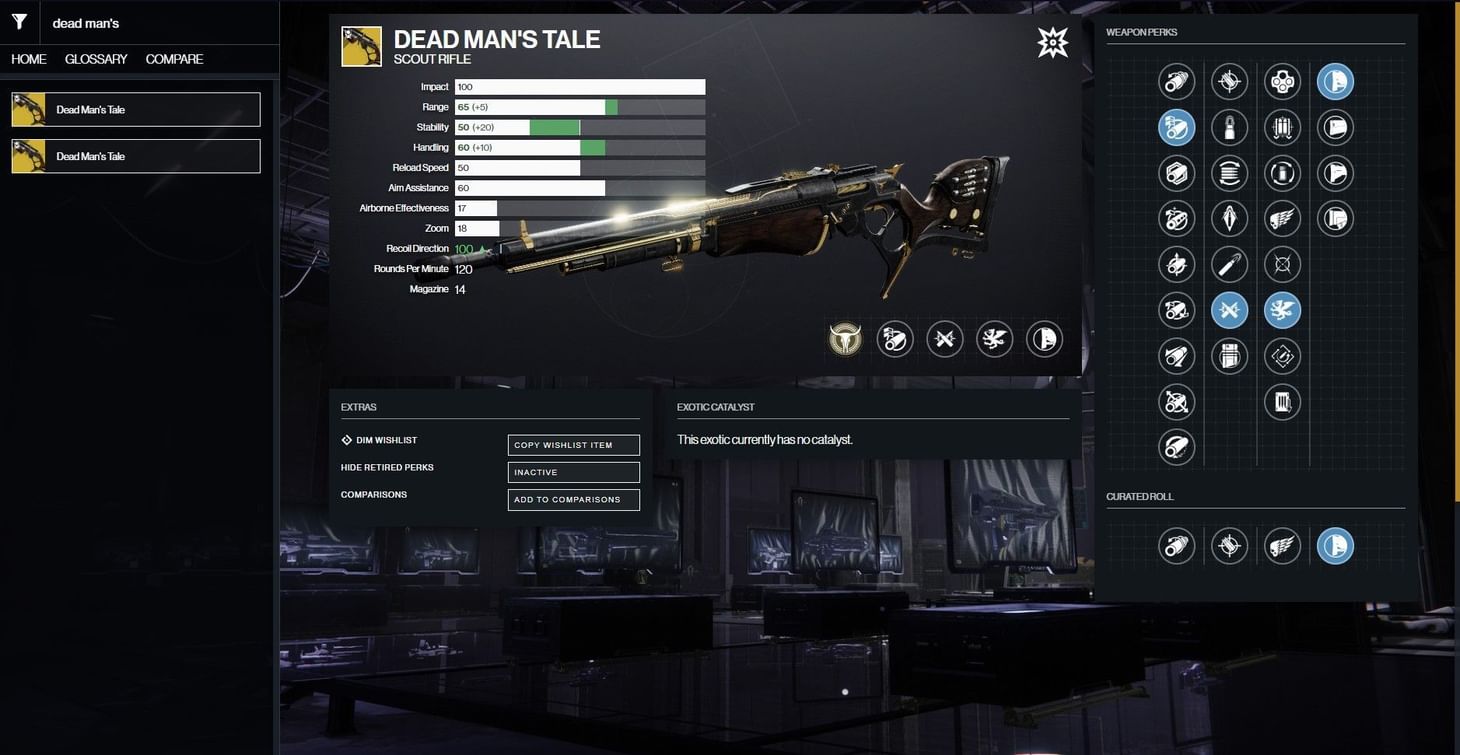The height and width of the screenshot is (755, 1460).
Task: Switch to the Glossary page
Action: (x=94, y=59)
